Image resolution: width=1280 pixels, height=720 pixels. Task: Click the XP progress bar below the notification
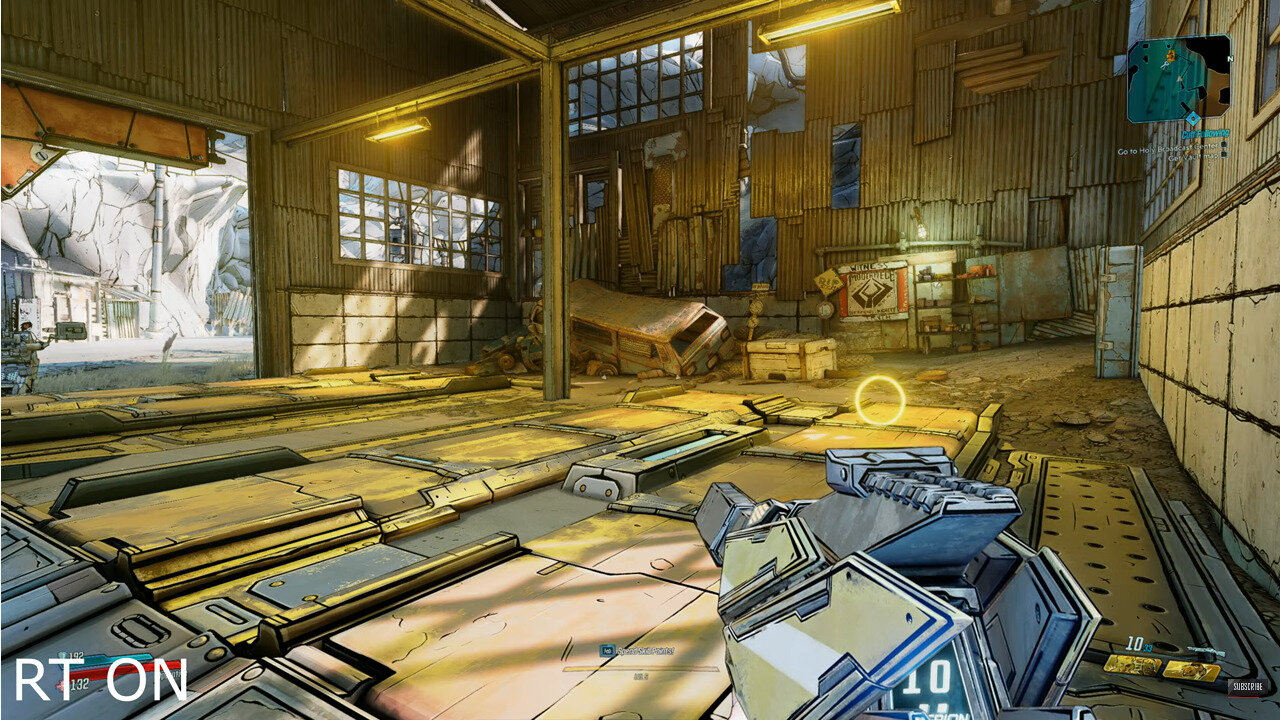641,669
